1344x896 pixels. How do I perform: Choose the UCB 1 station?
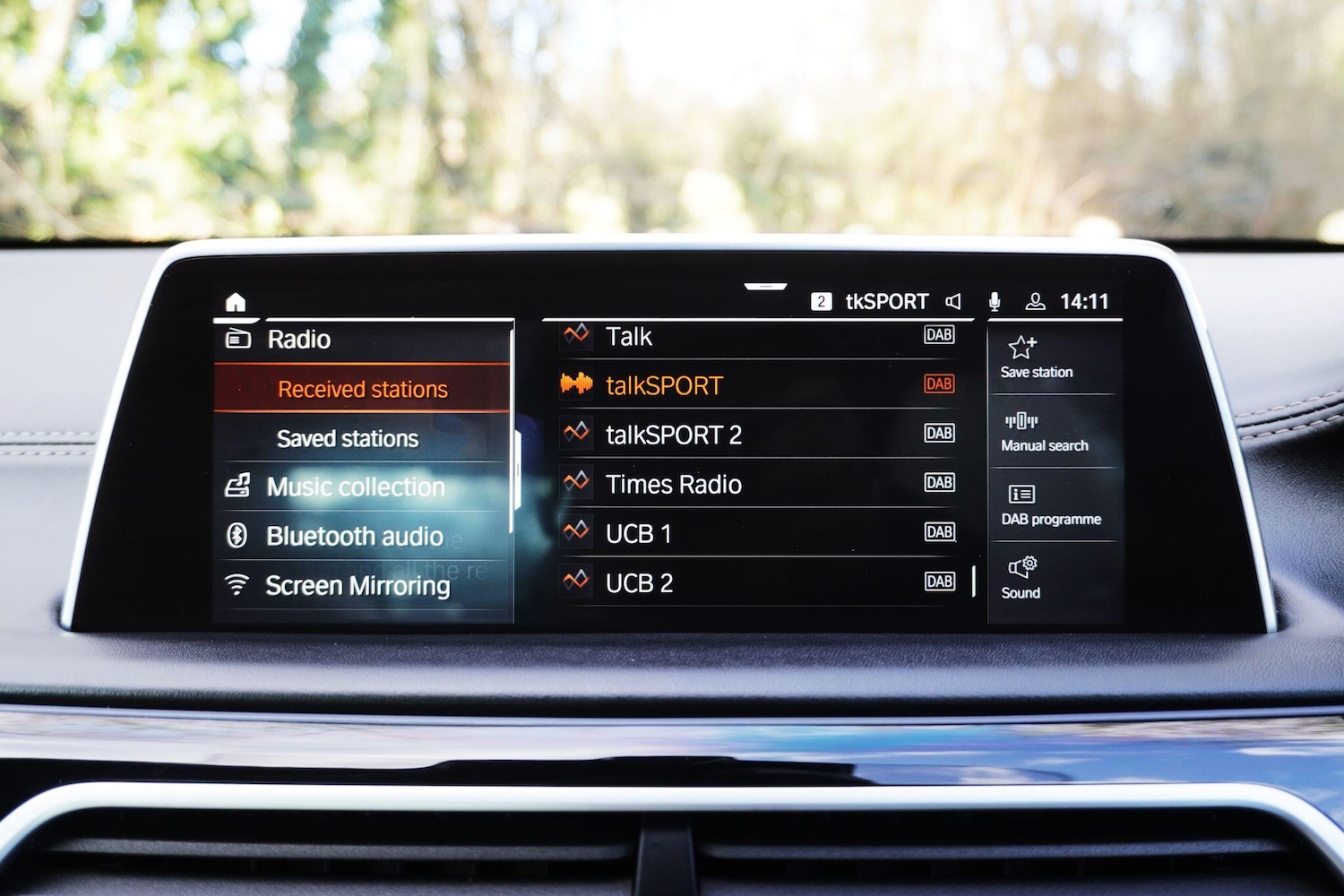(639, 533)
